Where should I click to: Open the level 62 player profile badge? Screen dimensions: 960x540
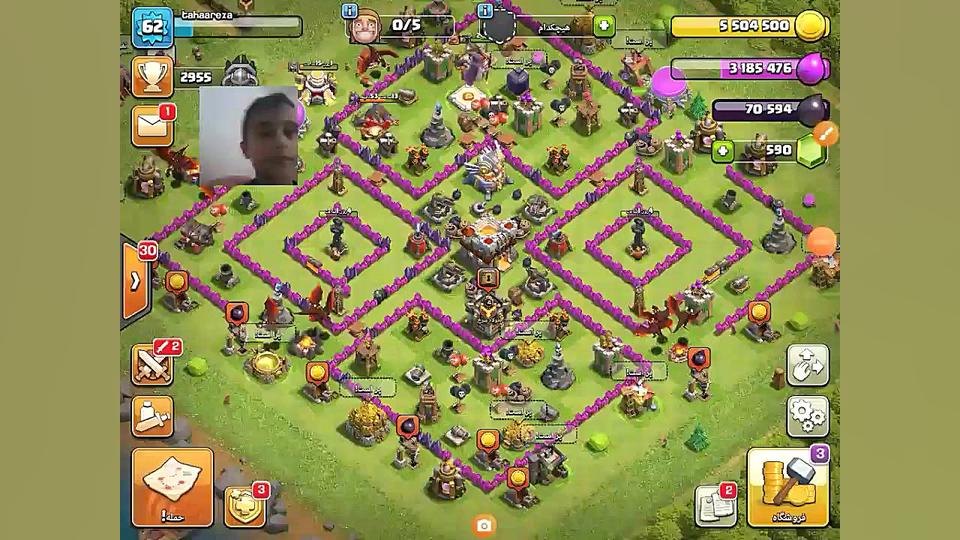pos(153,27)
